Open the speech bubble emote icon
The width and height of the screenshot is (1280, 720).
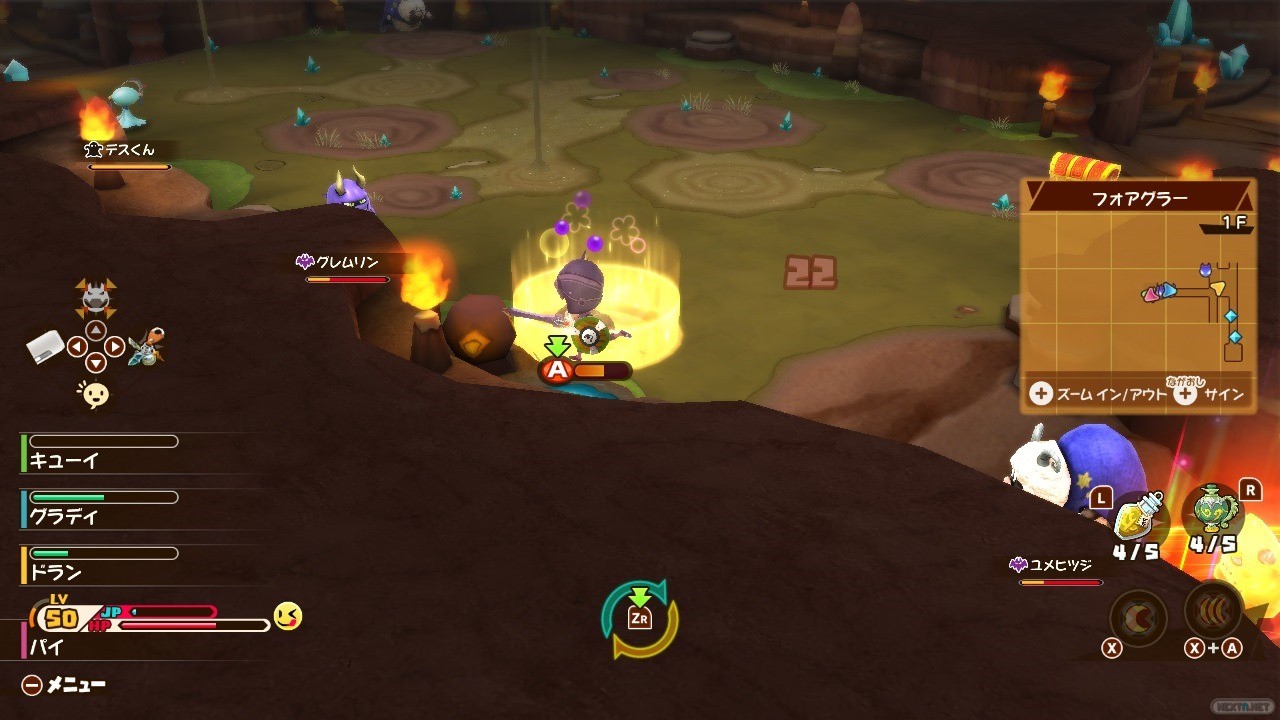point(95,395)
